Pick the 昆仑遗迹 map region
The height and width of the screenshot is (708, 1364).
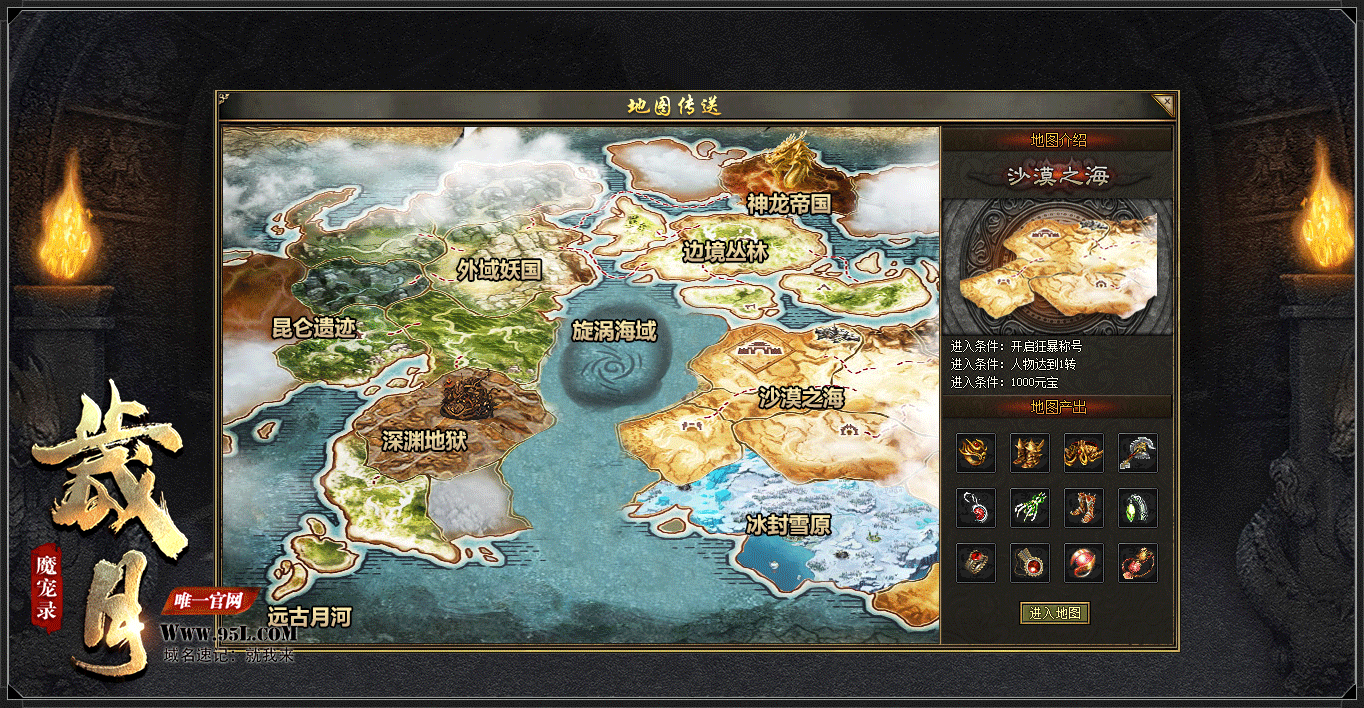314,327
